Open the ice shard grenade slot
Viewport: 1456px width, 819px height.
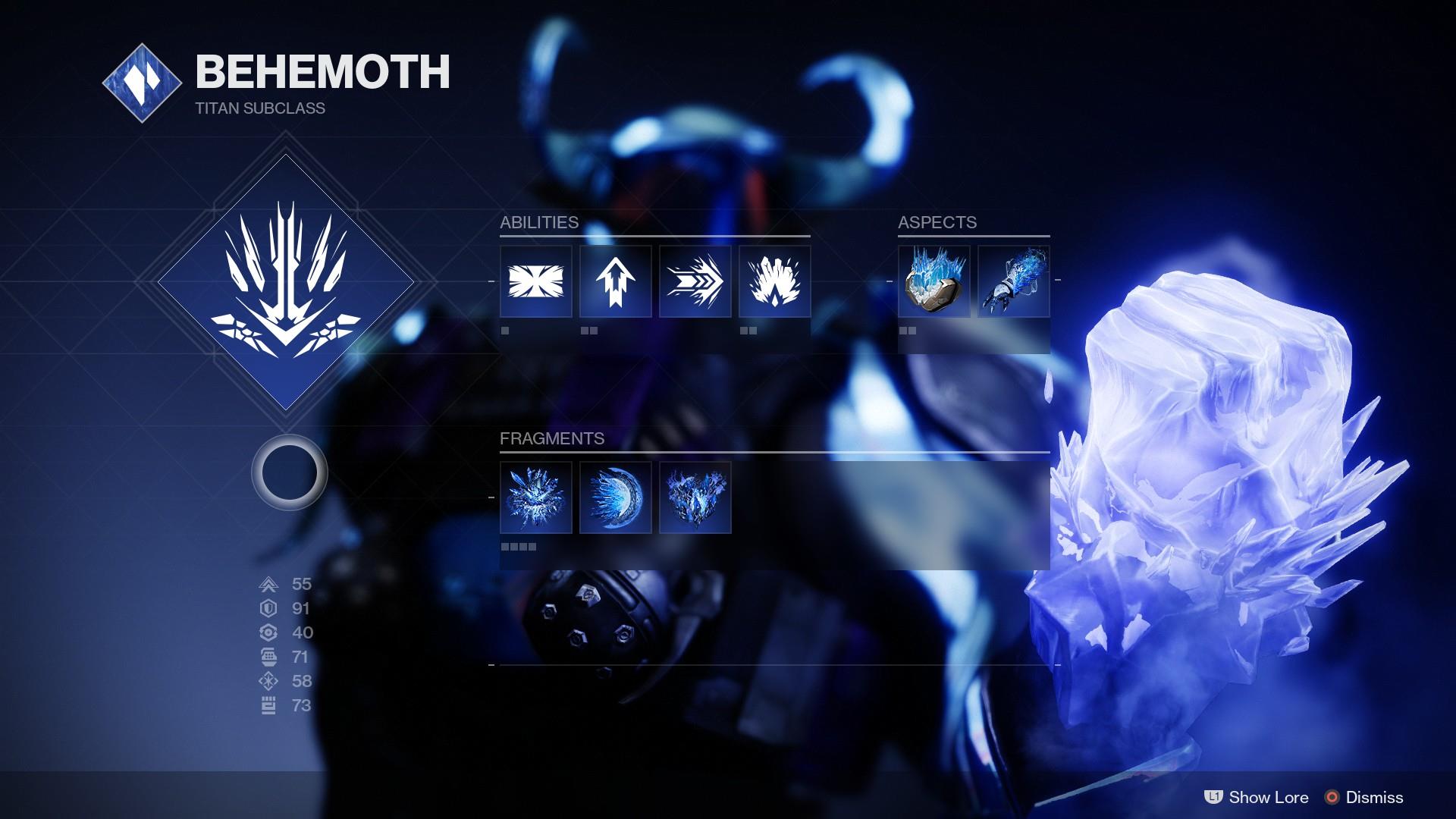click(x=775, y=281)
